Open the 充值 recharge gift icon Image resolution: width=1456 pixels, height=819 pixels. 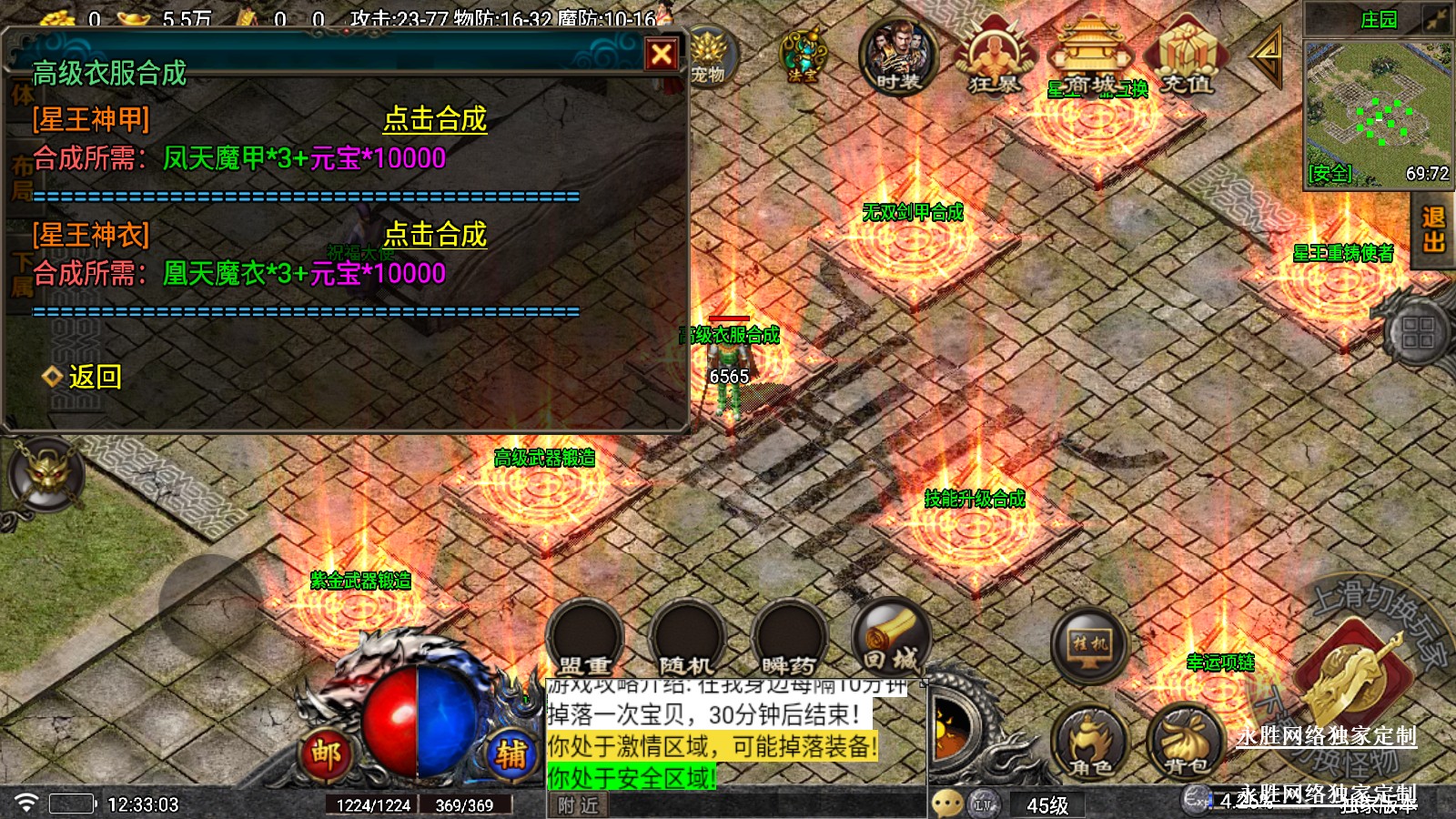1187,56
